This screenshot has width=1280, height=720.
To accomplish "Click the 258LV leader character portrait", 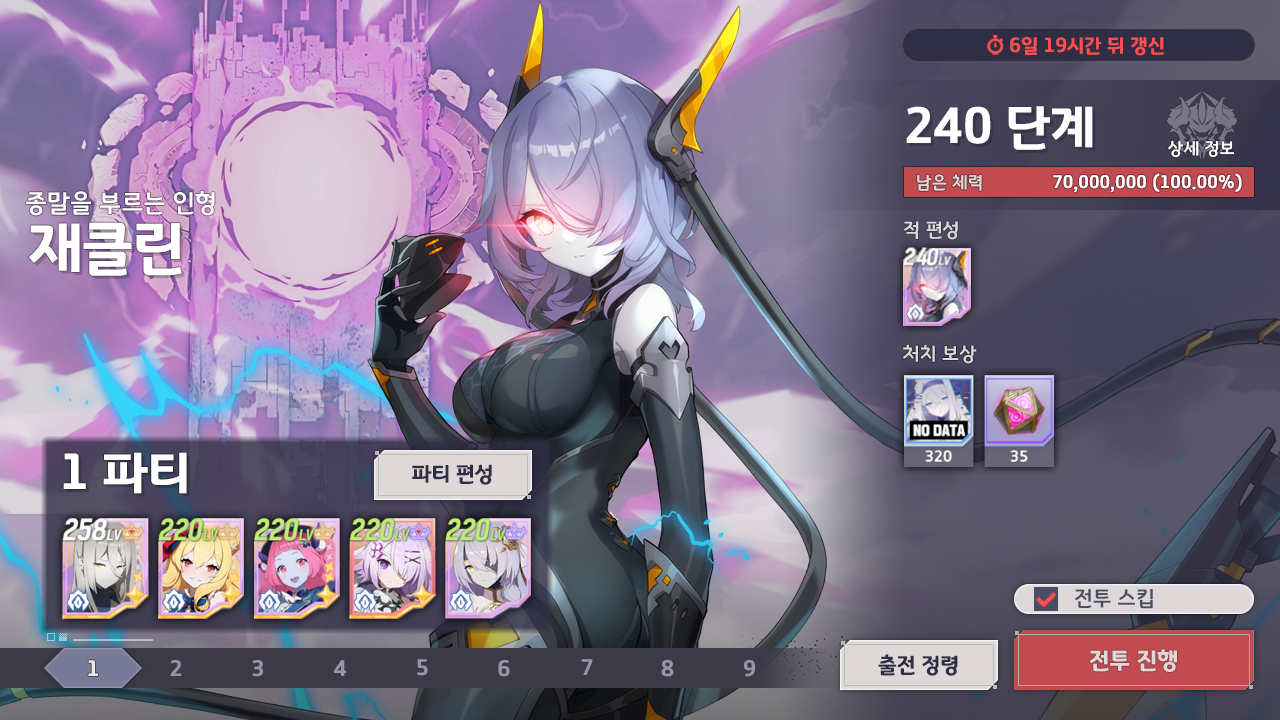I will 105,568.
